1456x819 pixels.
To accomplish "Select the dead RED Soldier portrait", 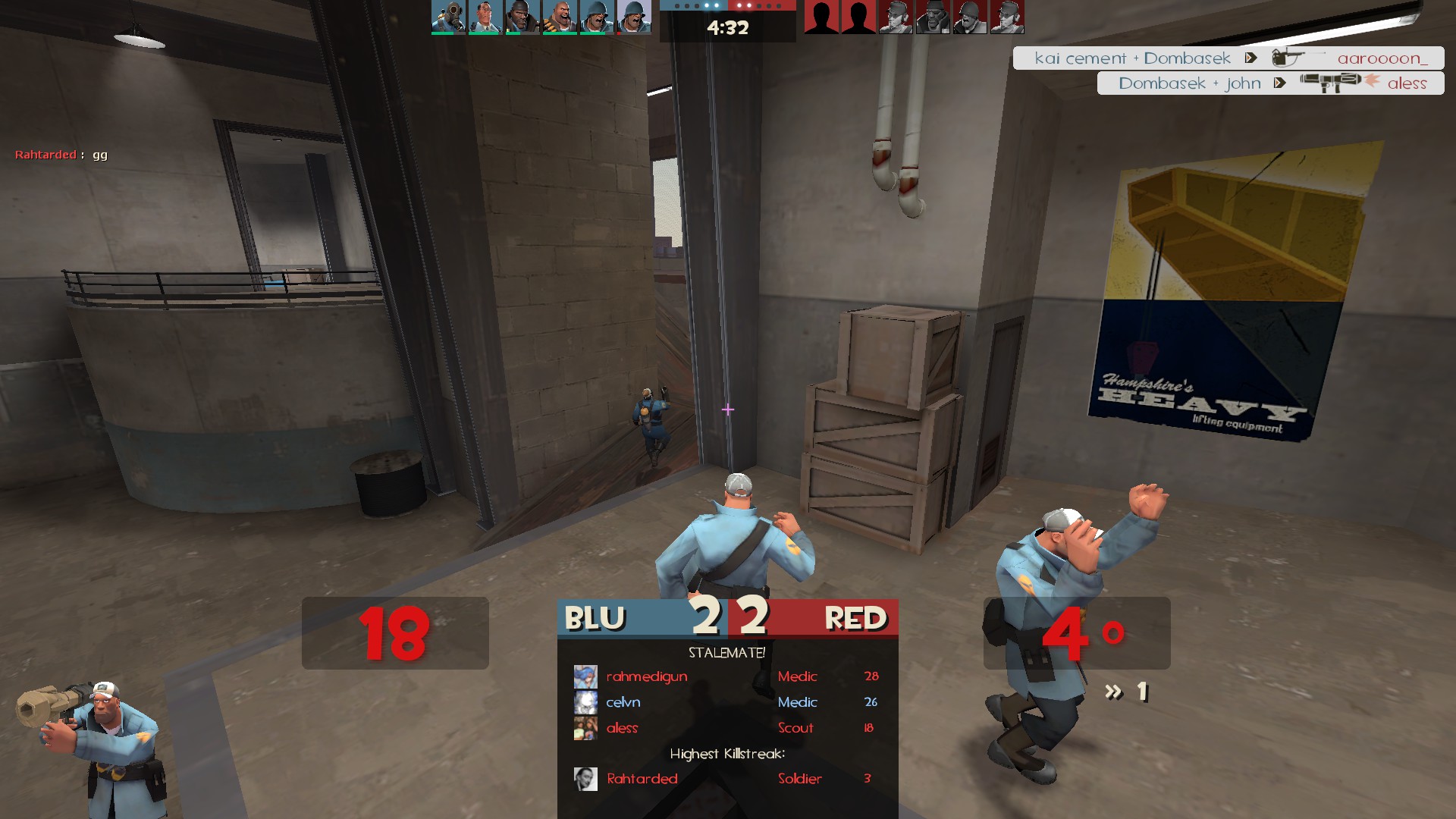I will coord(970,17).
